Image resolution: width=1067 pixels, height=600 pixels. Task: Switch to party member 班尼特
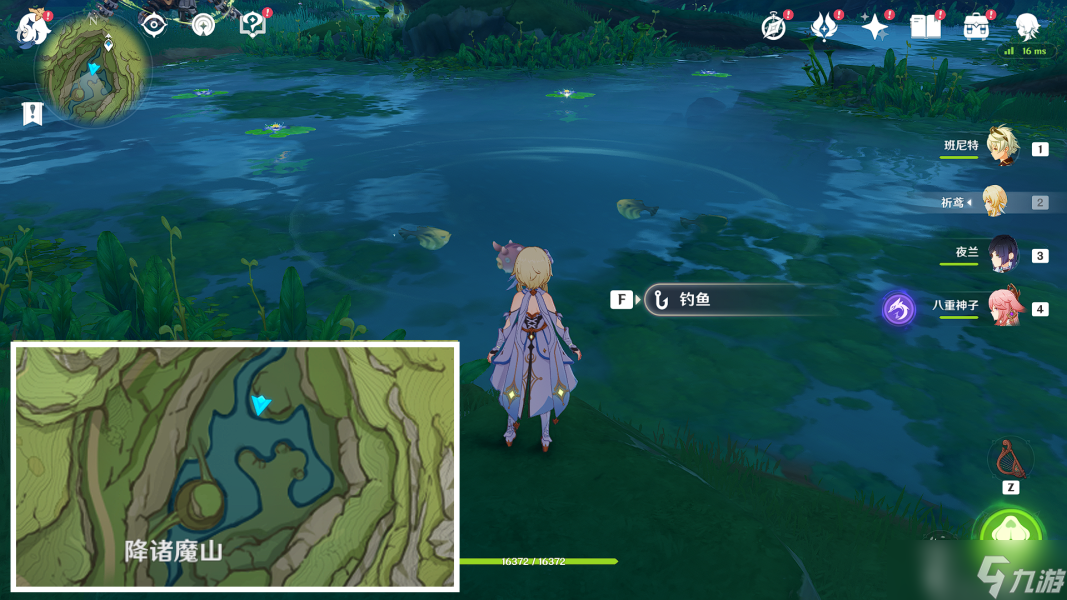[1001, 147]
